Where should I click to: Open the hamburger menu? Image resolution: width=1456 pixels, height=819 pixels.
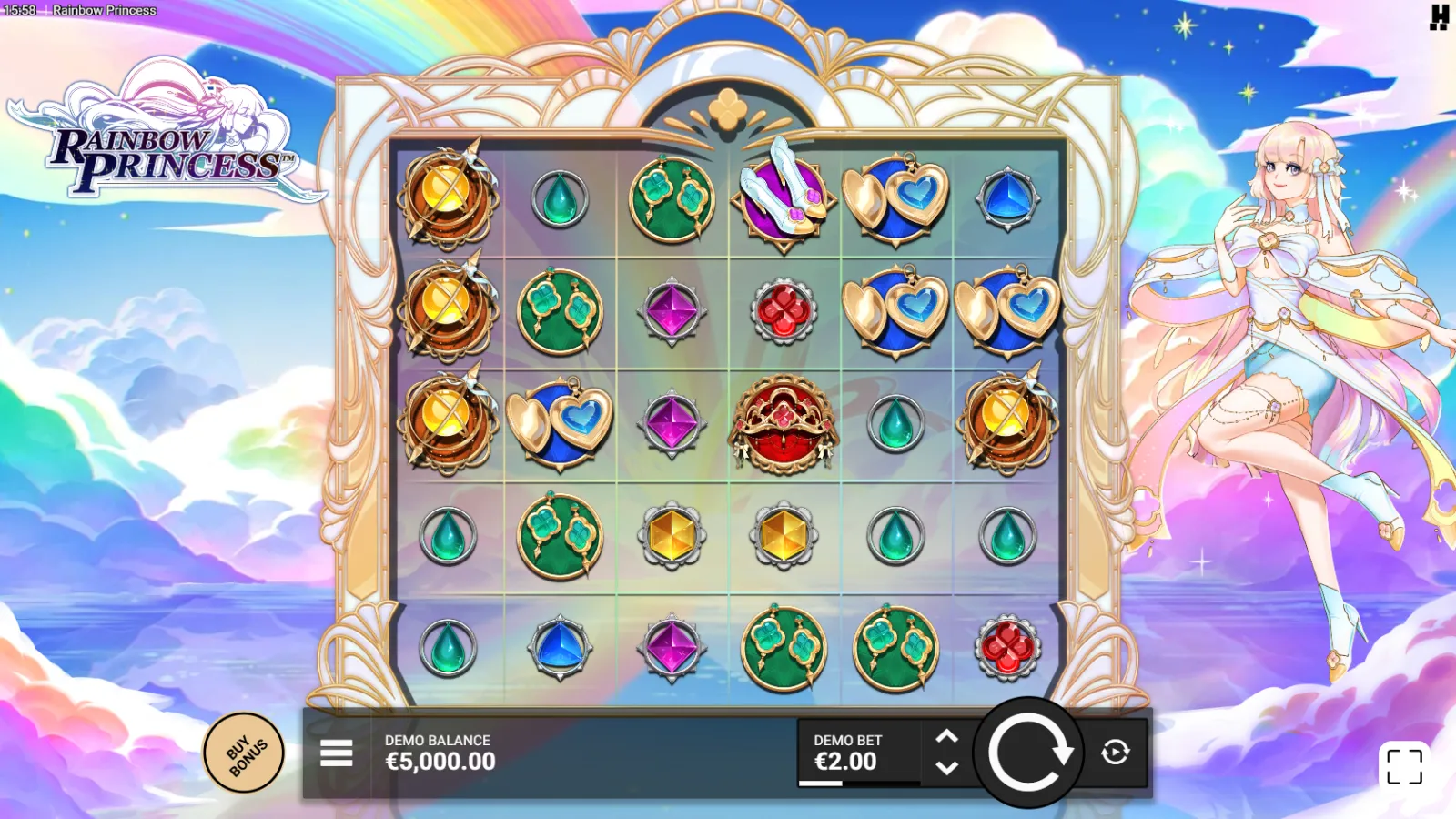pyautogui.click(x=336, y=753)
